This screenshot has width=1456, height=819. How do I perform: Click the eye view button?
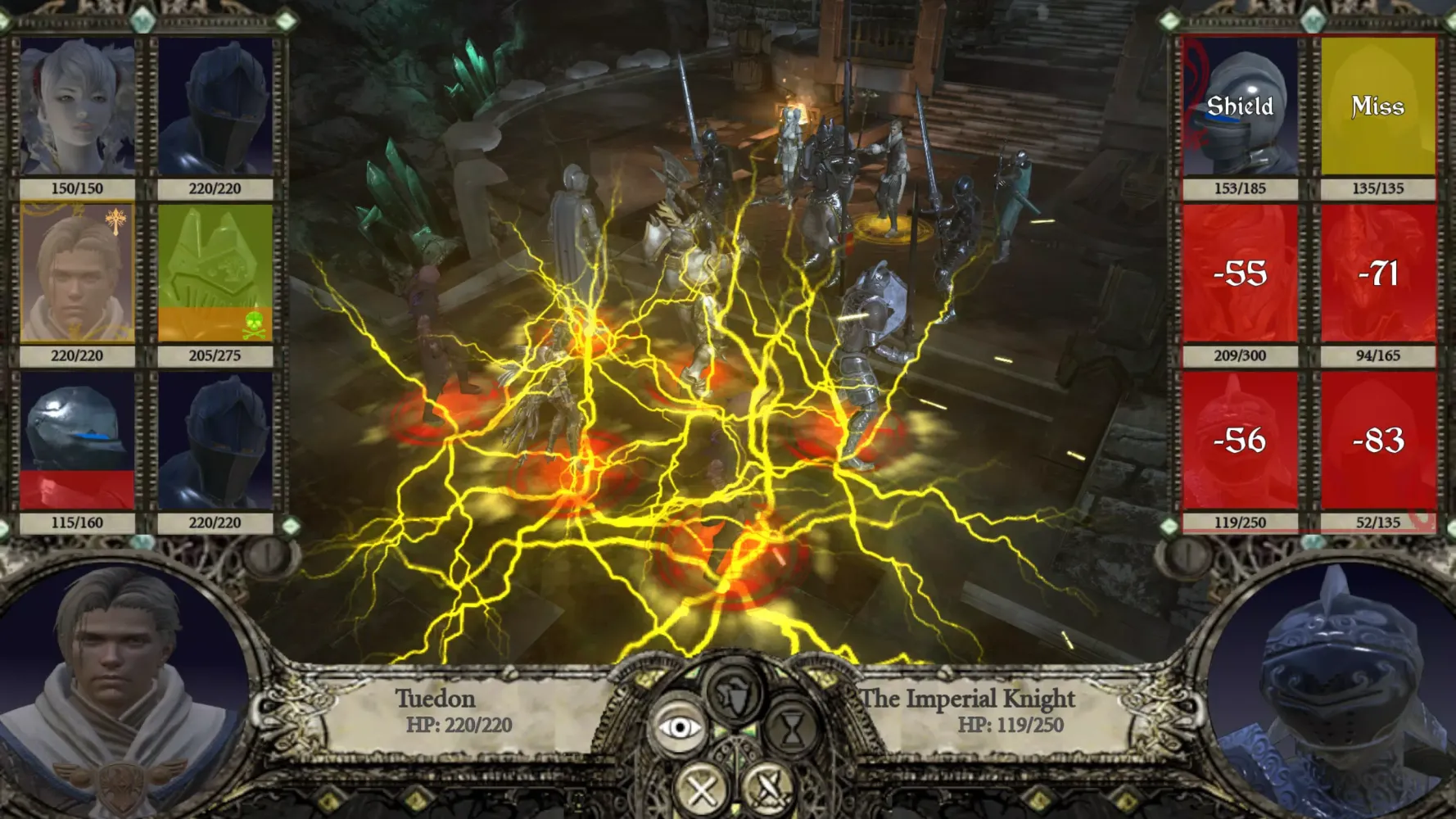click(x=679, y=726)
